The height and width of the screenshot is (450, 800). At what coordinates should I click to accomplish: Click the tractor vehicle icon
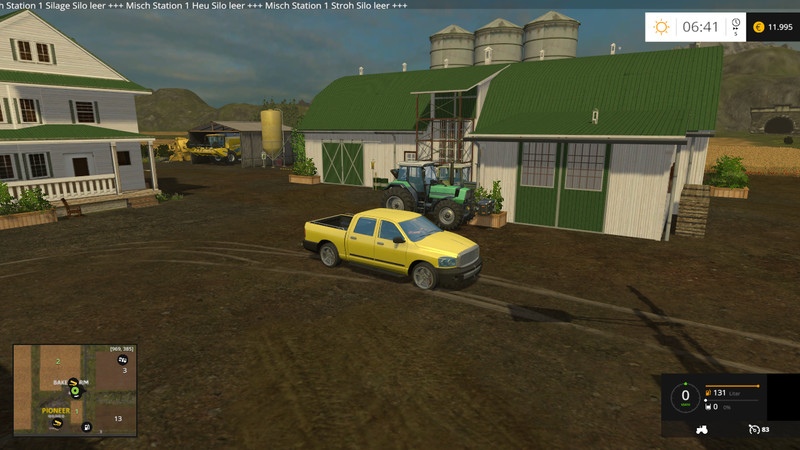click(x=701, y=430)
